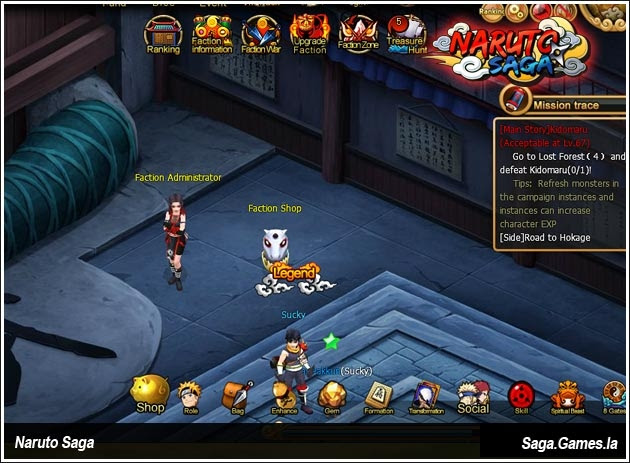Open the Spiritual Beast menu

pyautogui.click(x=568, y=395)
